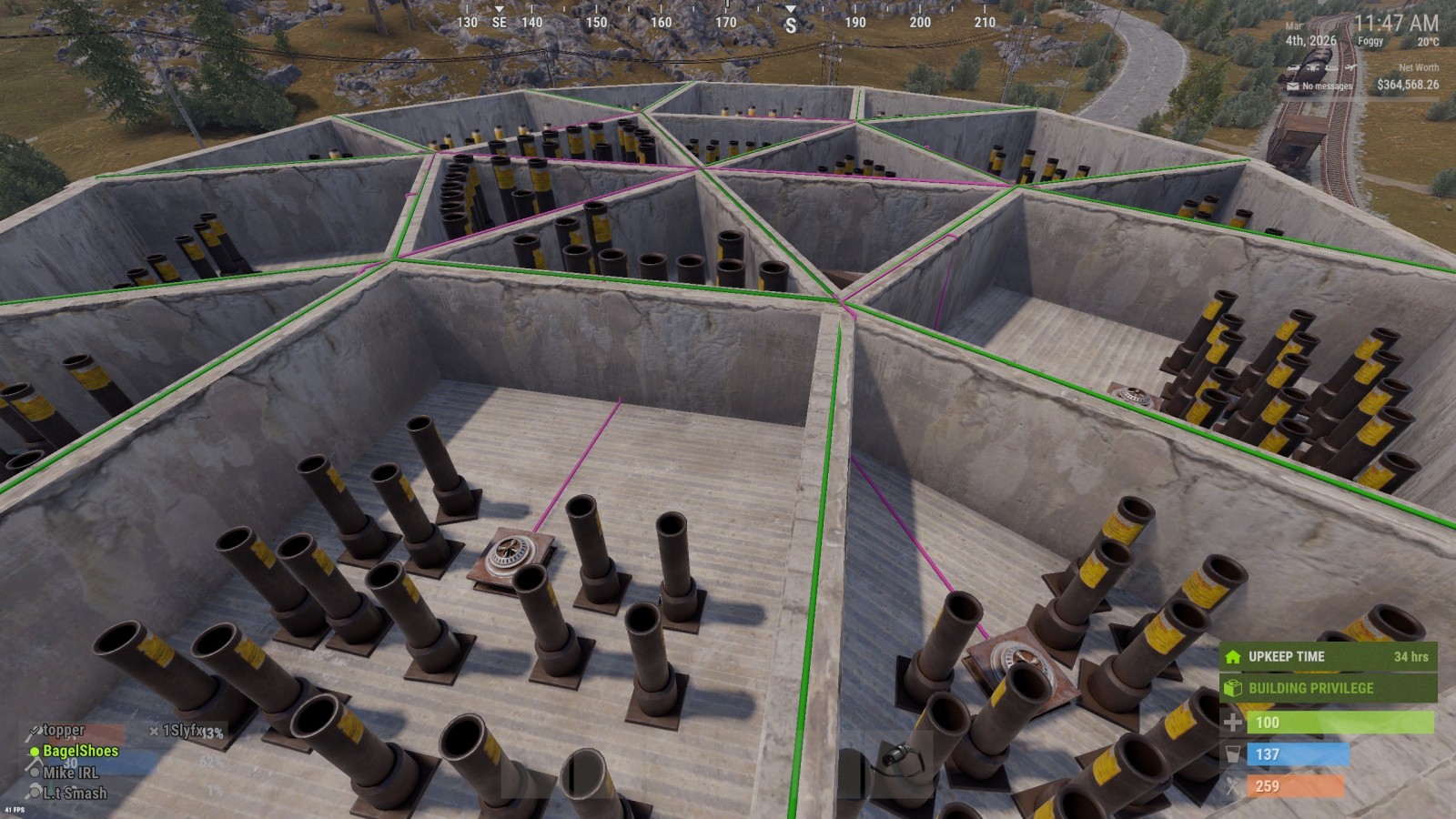This screenshot has height=819, width=1456.
Task: Click Mike IRL's team entry
Action: pos(70,773)
